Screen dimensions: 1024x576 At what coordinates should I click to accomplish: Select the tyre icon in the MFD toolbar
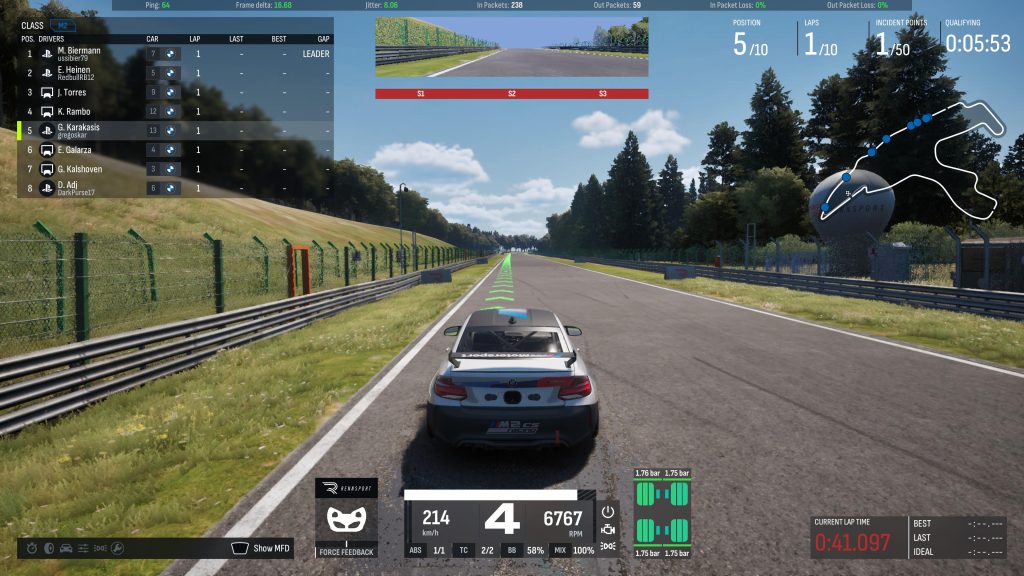point(48,548)
